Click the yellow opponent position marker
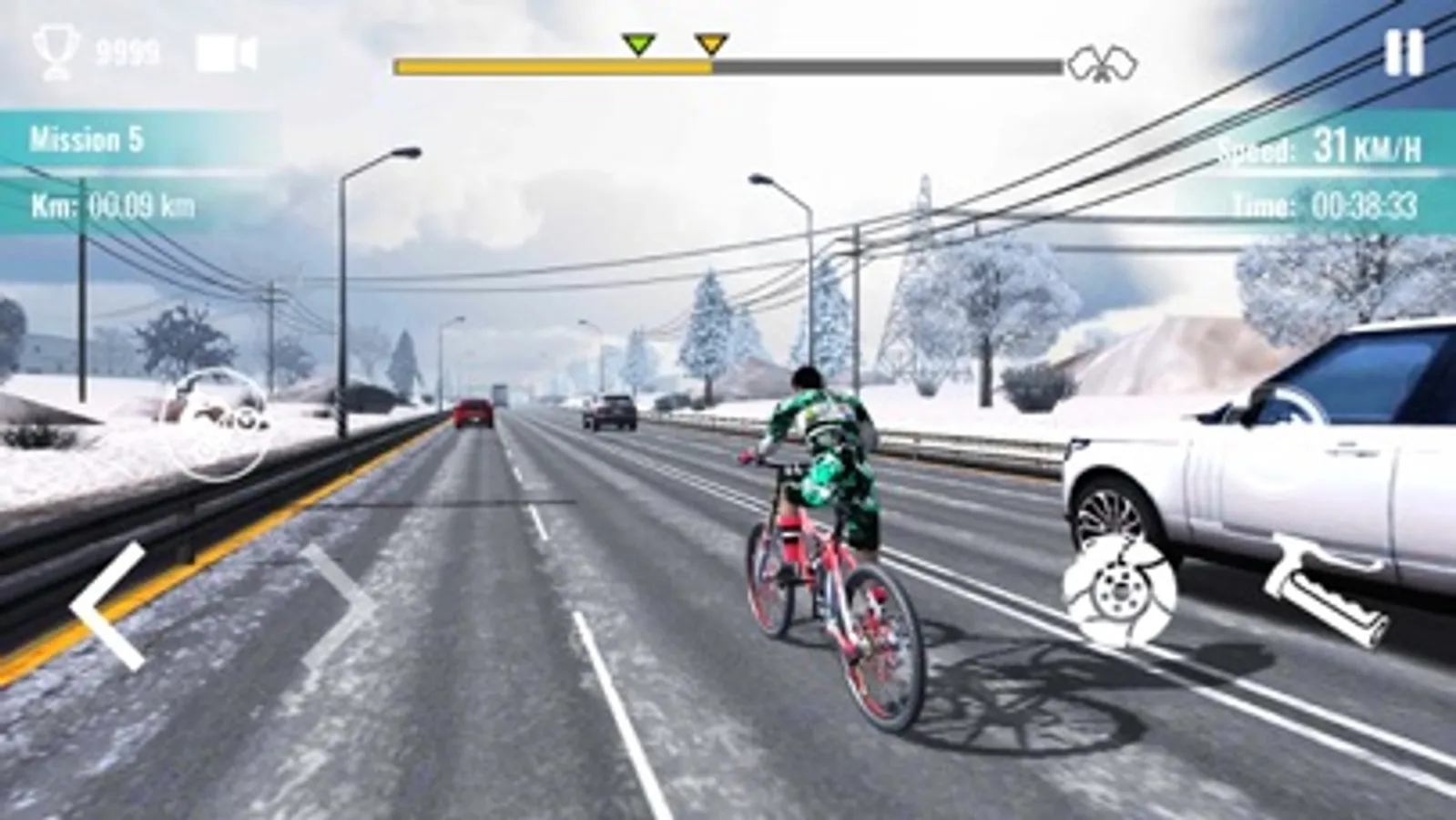 point(709,46)
